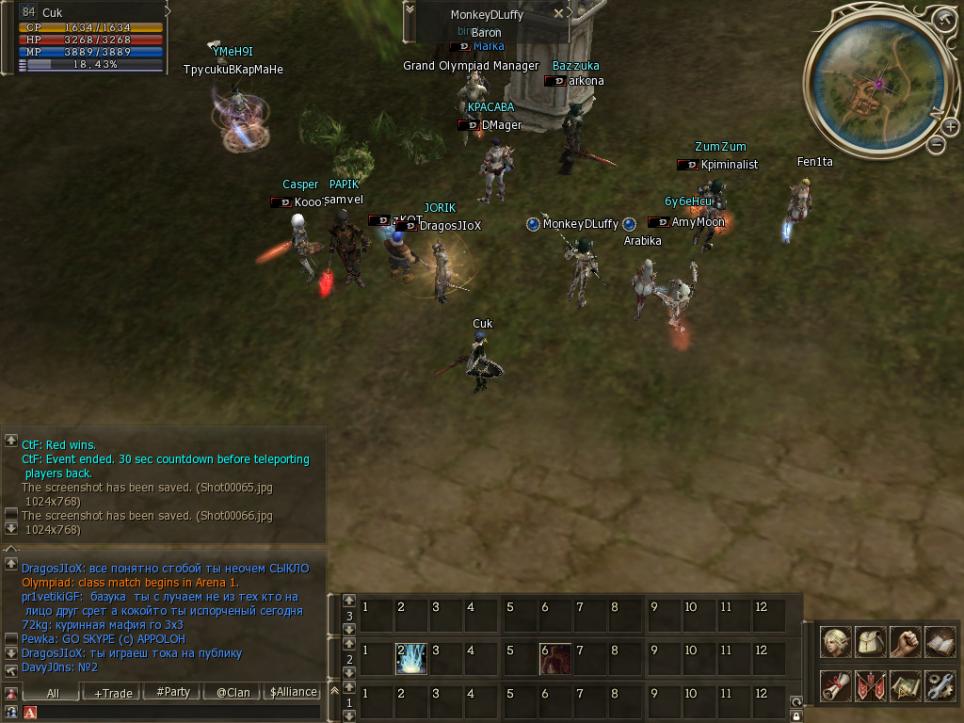Open the quest scroll icon
Viewport: 964px width, 723px height.
pyautogui.click(x=837, y=686)
